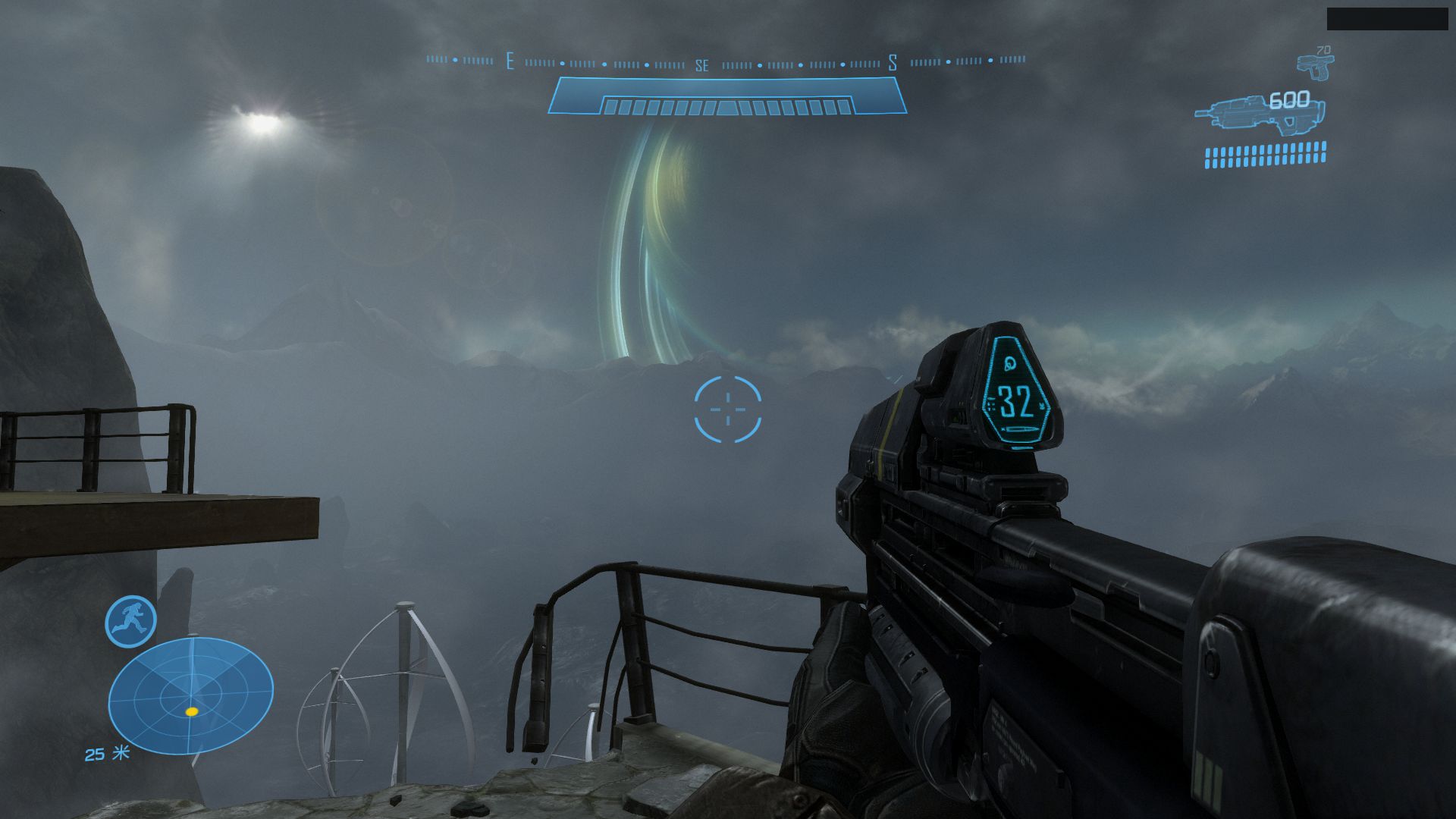
Task: Switch to the secondary pistol icon
Action: (1314, 66)
